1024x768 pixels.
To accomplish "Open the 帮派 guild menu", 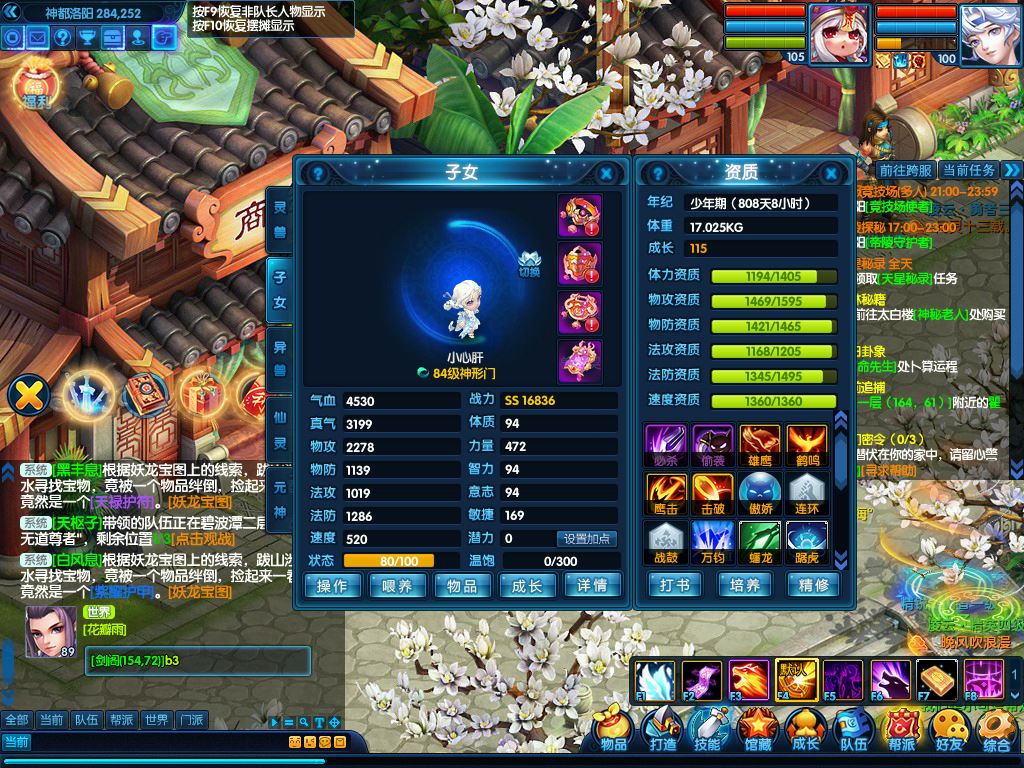I will click(901, 731).
